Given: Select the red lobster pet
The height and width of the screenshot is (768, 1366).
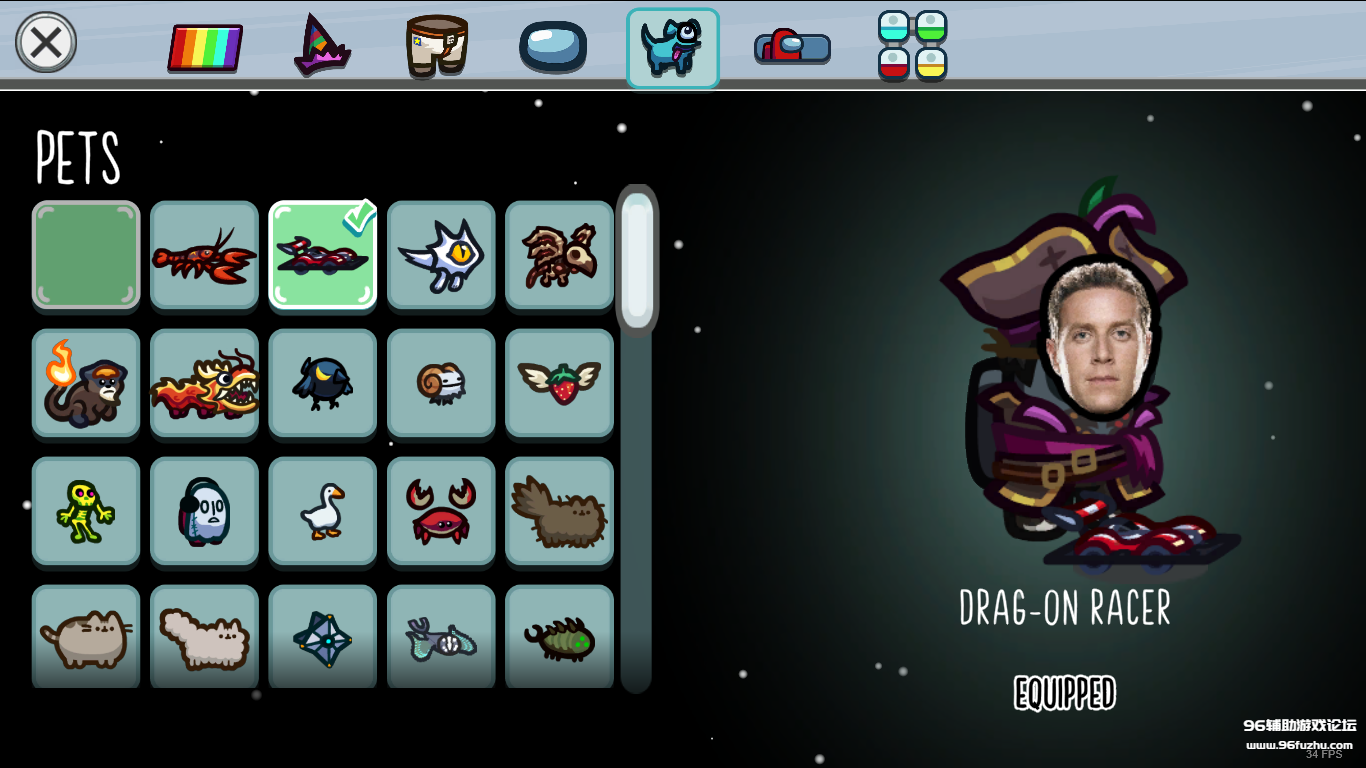Looking at the screenshot, I should click(x=204, y=255).
